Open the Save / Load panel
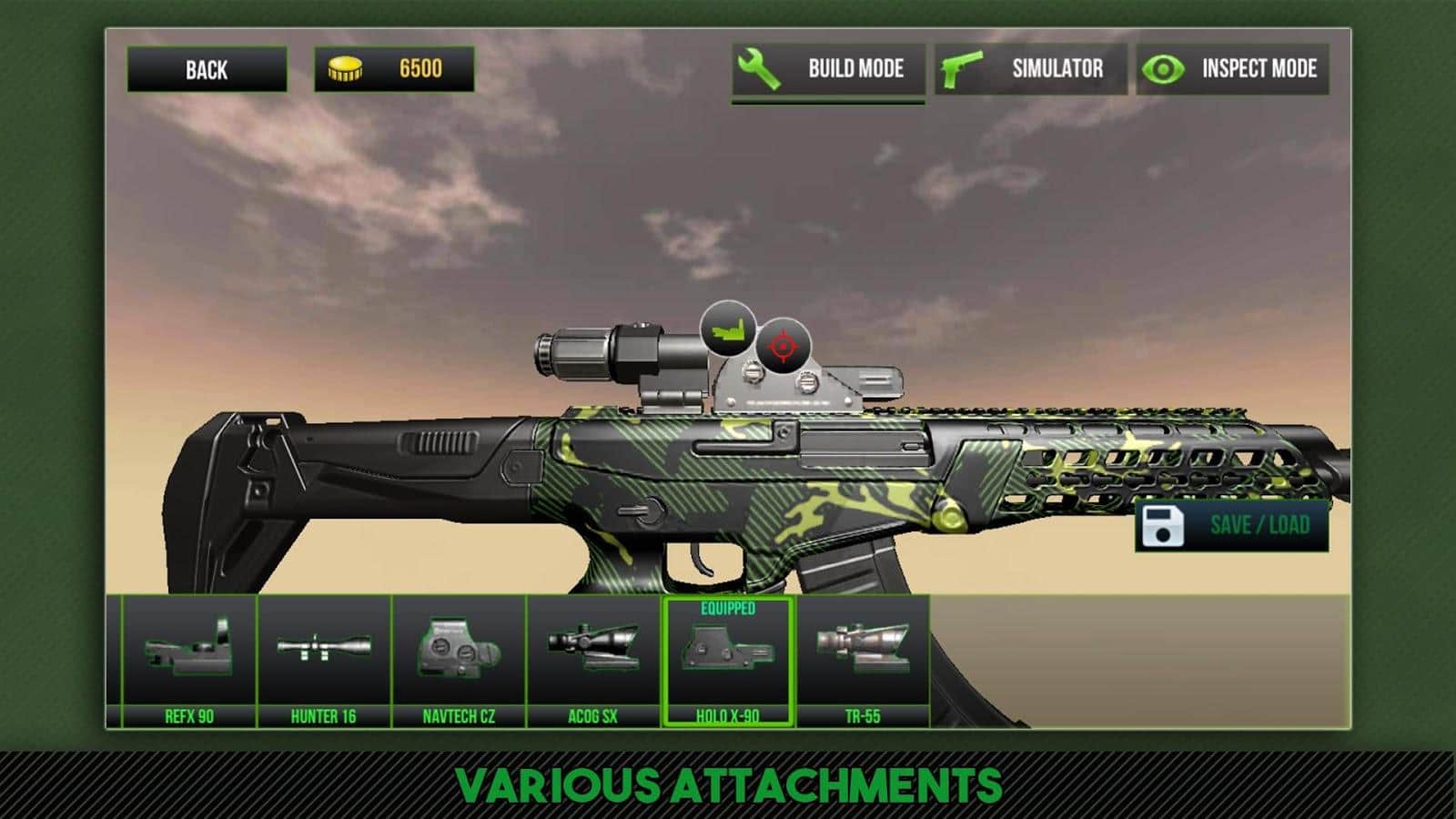Viewport: 1456px width, 819px height. (1231, 525)
